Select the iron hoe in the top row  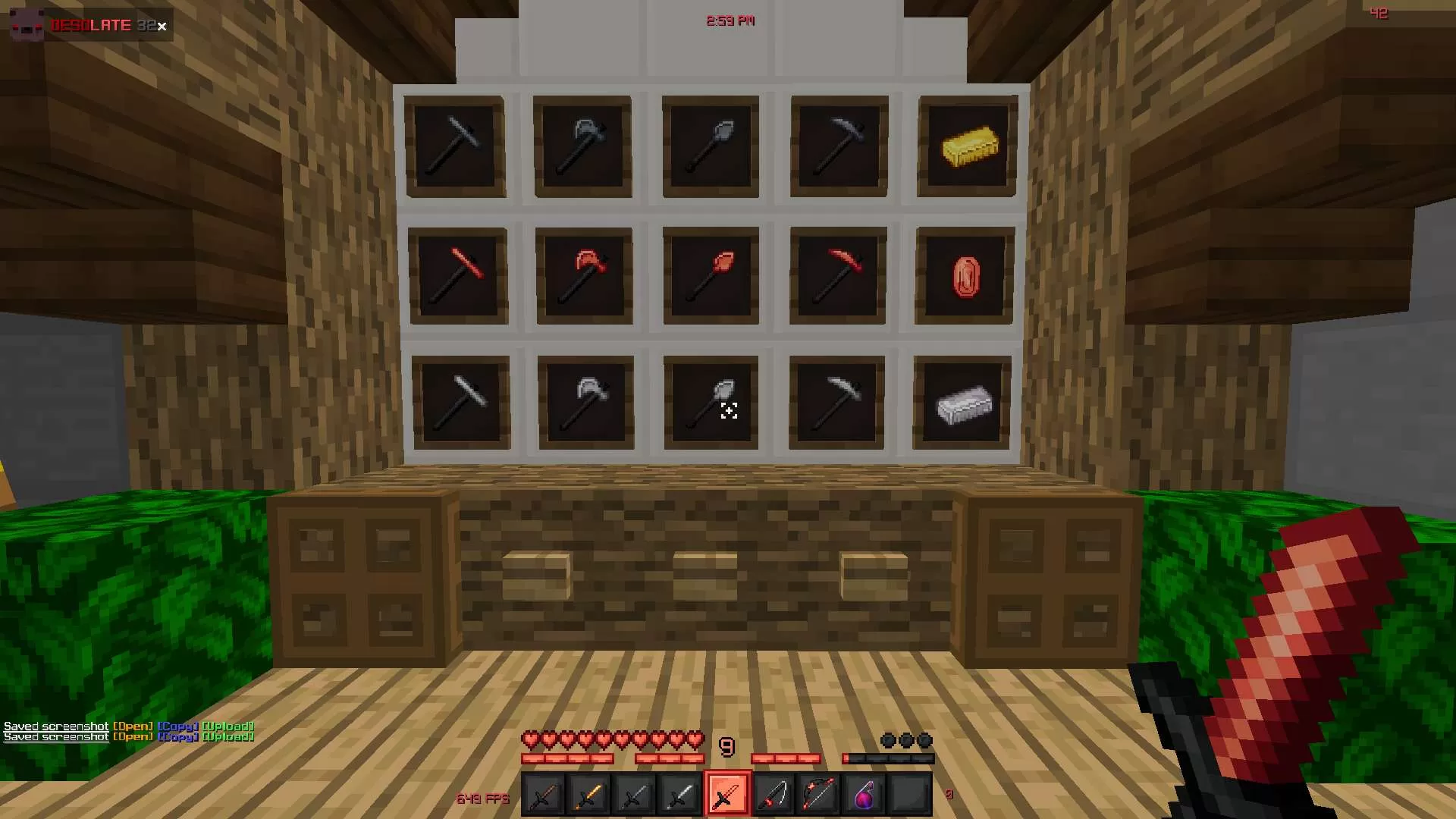(457, 146)
